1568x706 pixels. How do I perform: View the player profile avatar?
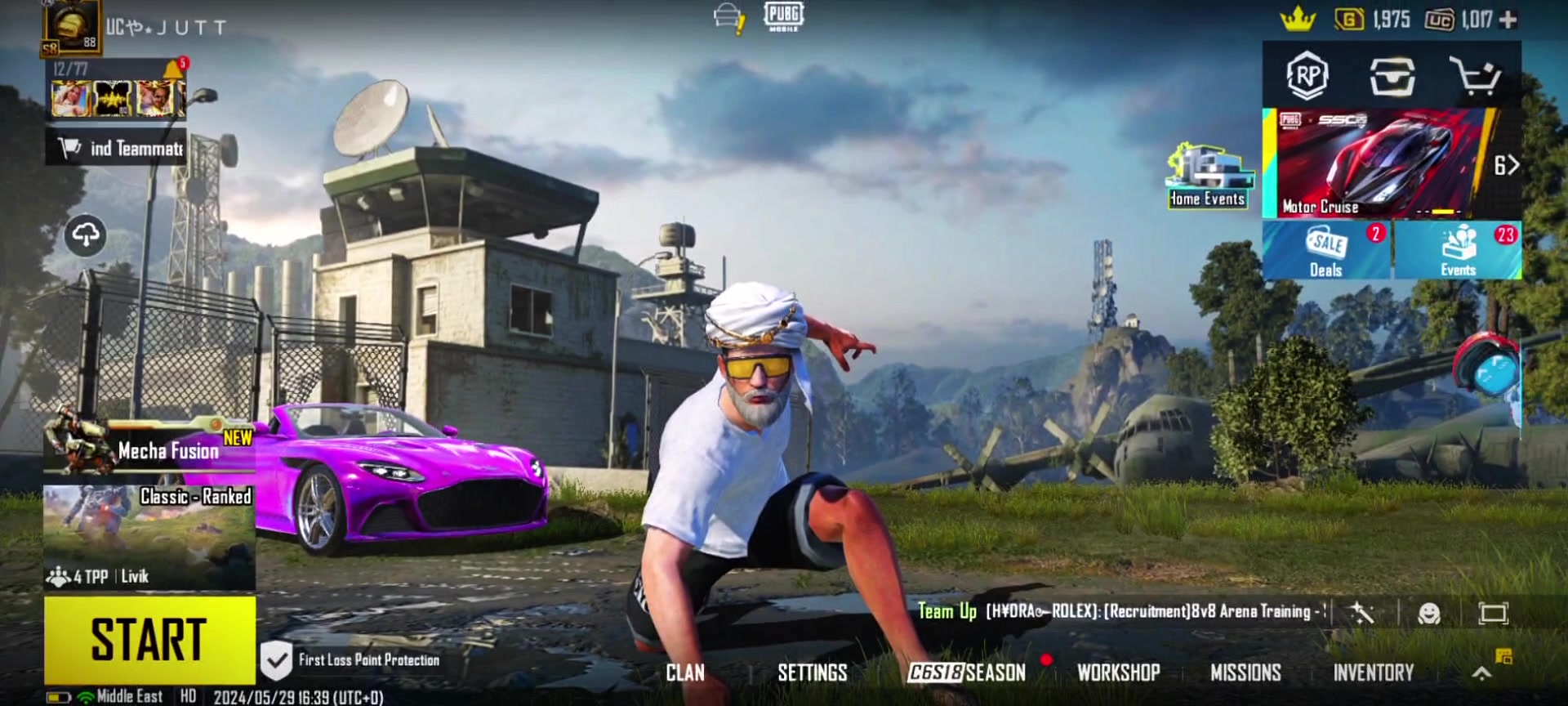72,27
